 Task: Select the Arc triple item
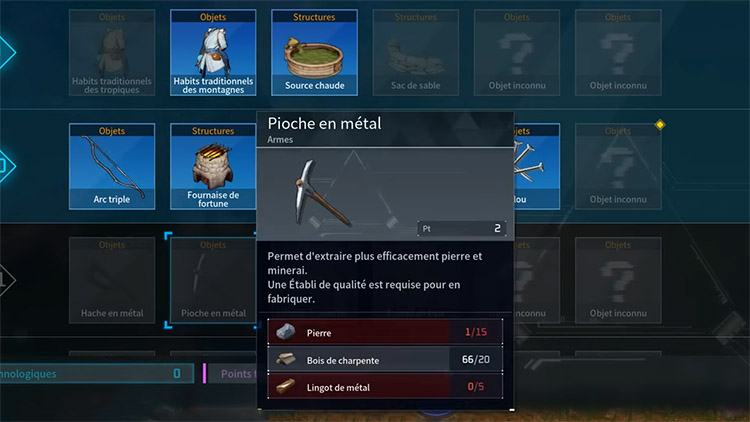tap(112, 166)
